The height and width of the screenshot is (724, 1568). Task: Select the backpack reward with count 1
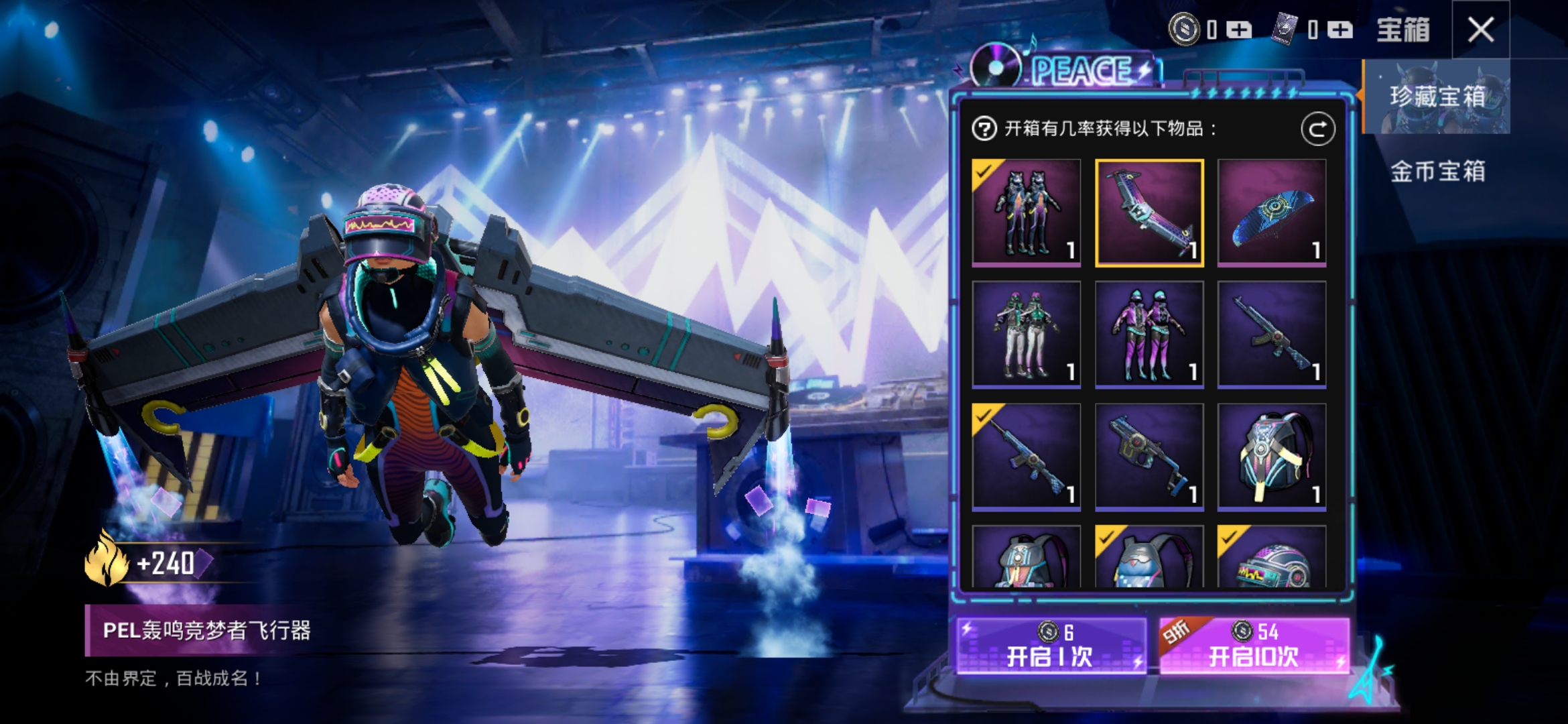(x=1271, y=457)
